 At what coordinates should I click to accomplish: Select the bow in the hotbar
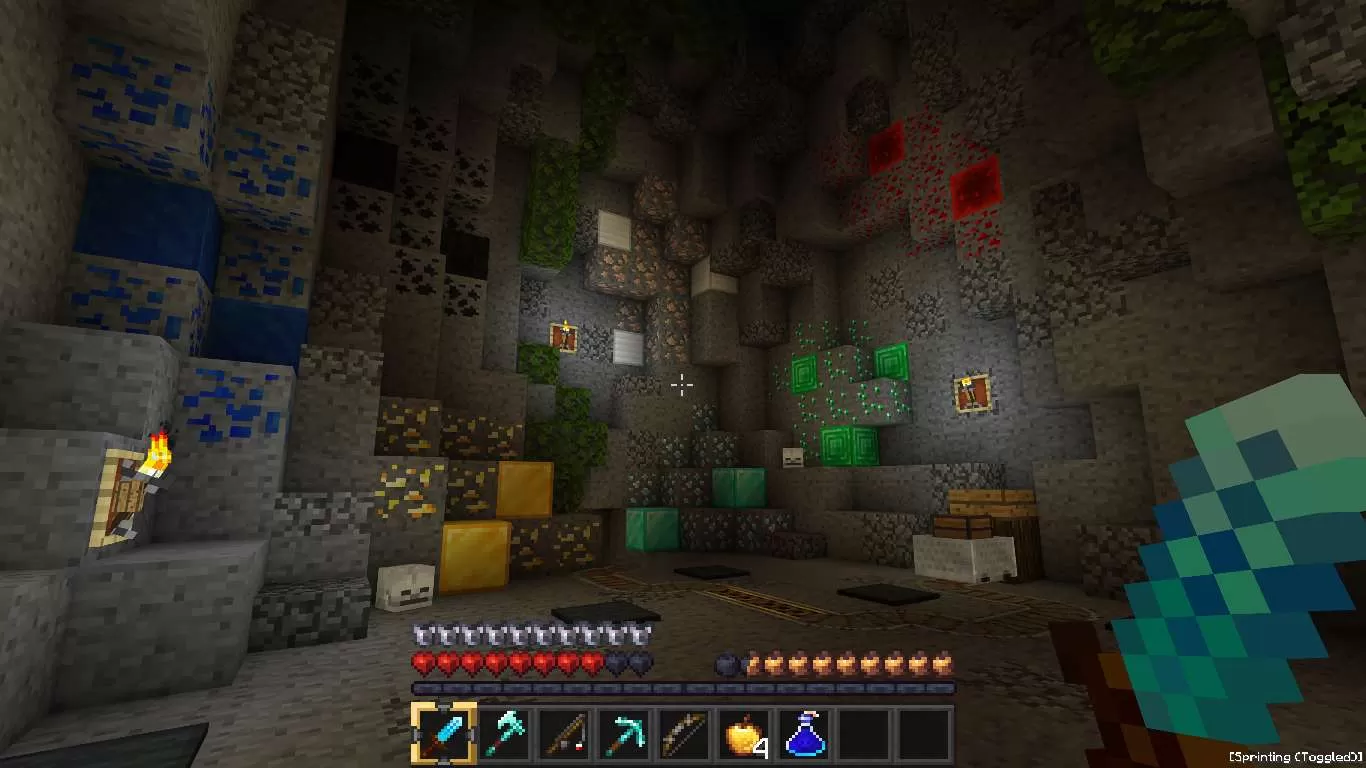pyautogui.click(x=684, y=734)
